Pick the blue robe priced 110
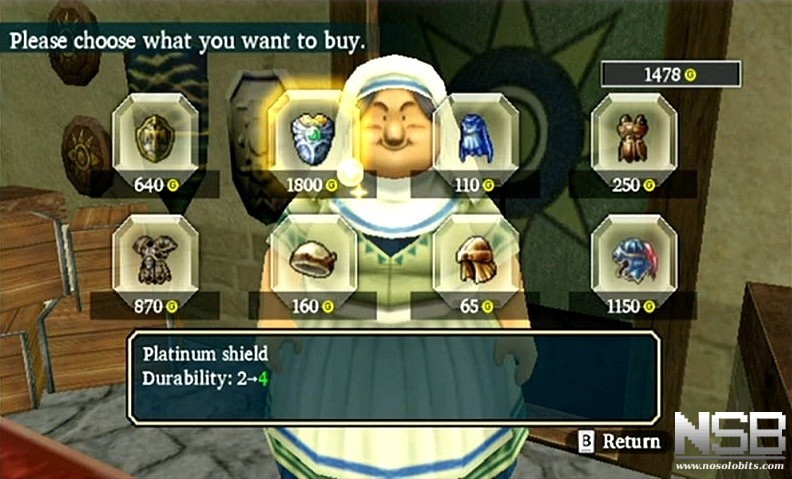This screenshot has height=479, width=792. 476,137
